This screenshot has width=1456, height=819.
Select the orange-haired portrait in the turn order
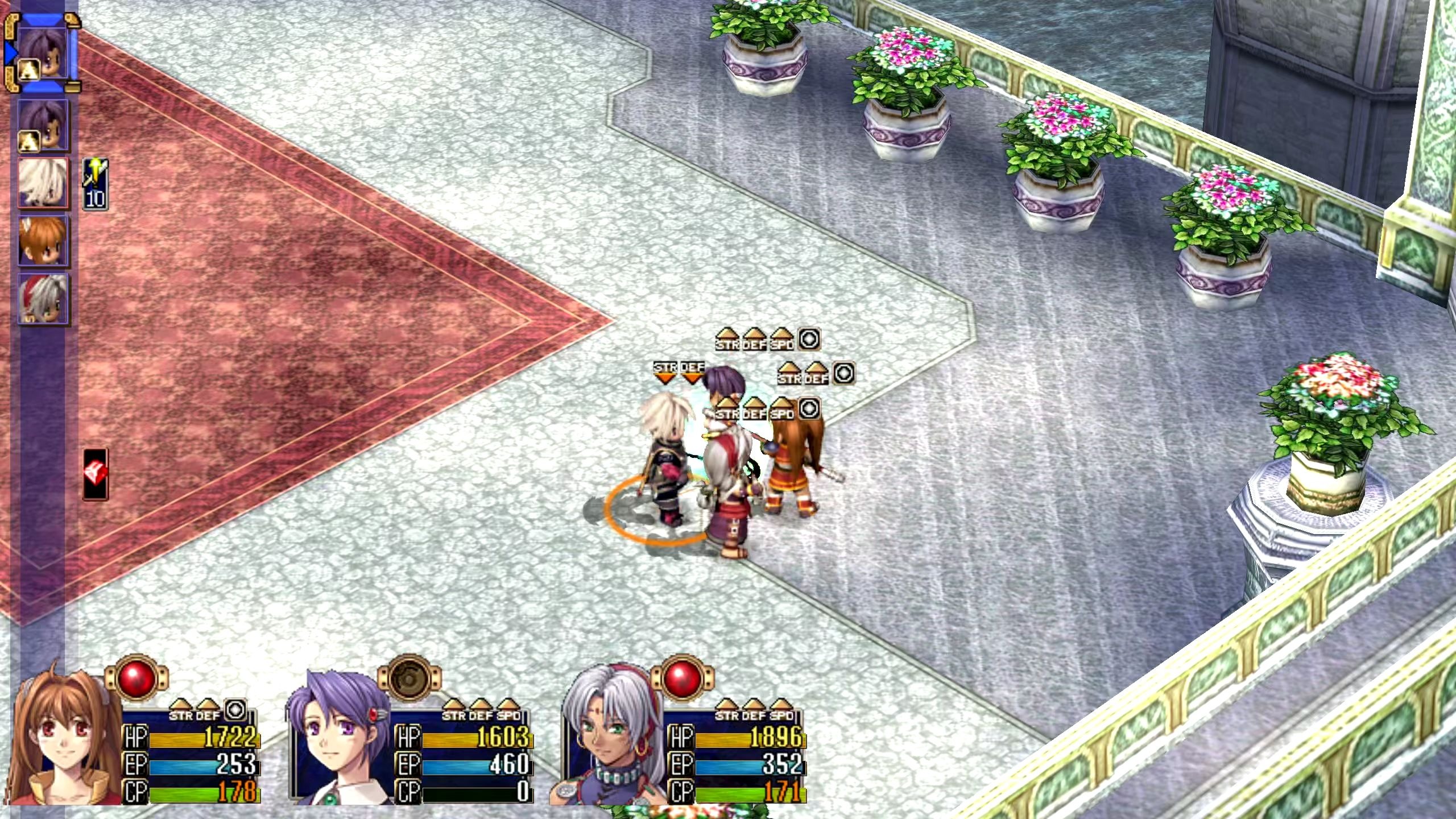point(43,241)
